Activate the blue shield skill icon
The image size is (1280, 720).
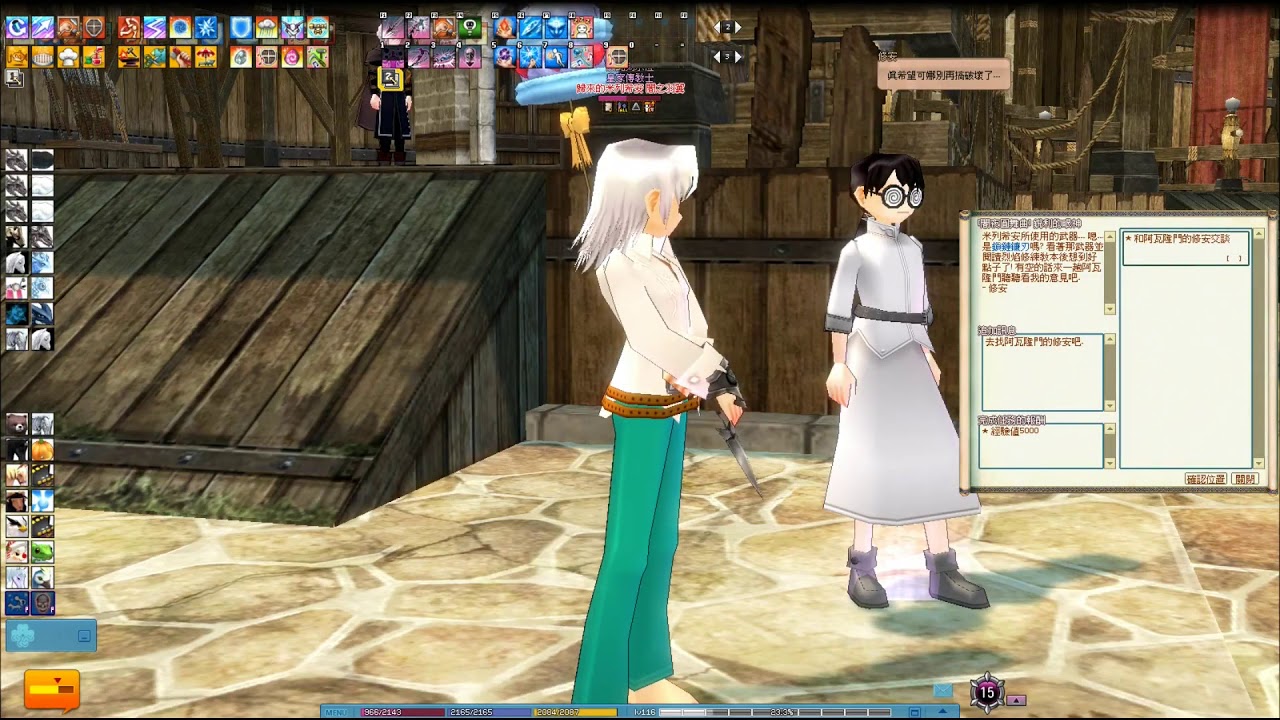tap(242, 28)
